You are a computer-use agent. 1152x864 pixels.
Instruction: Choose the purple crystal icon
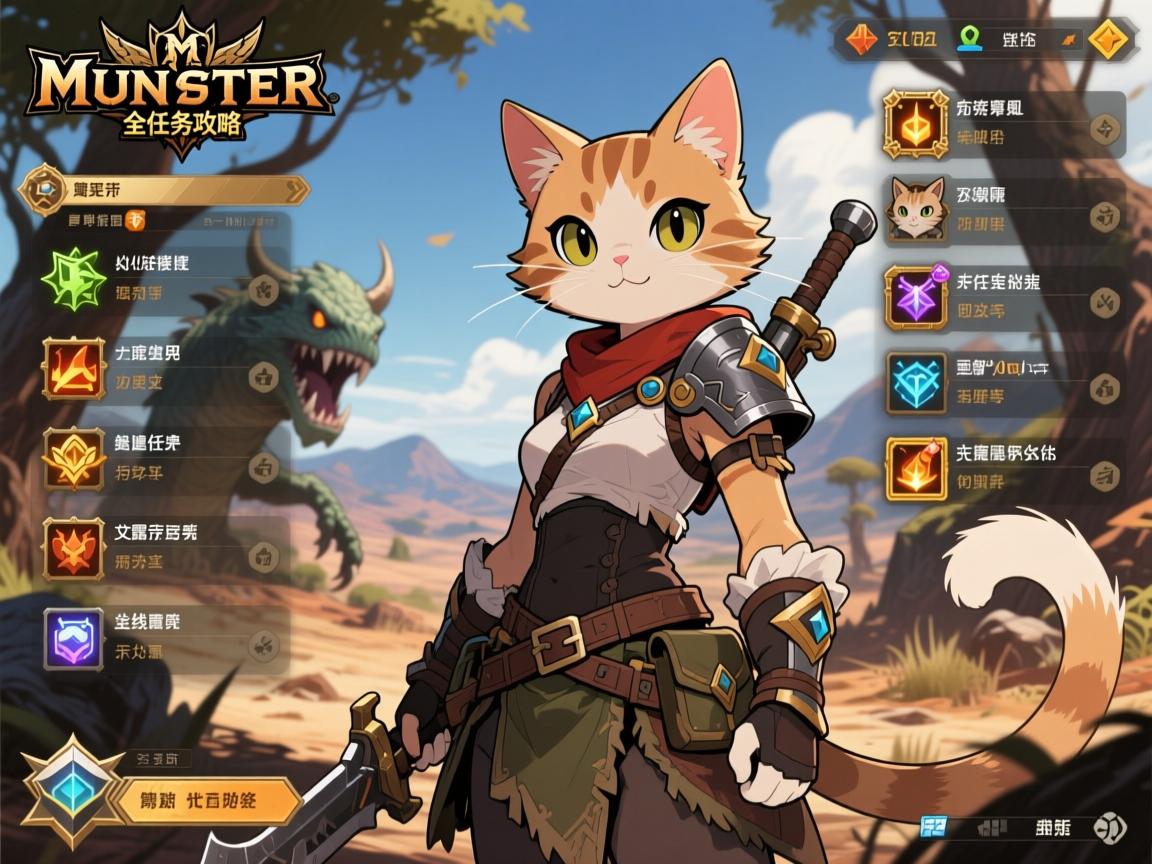pos(916,297)
